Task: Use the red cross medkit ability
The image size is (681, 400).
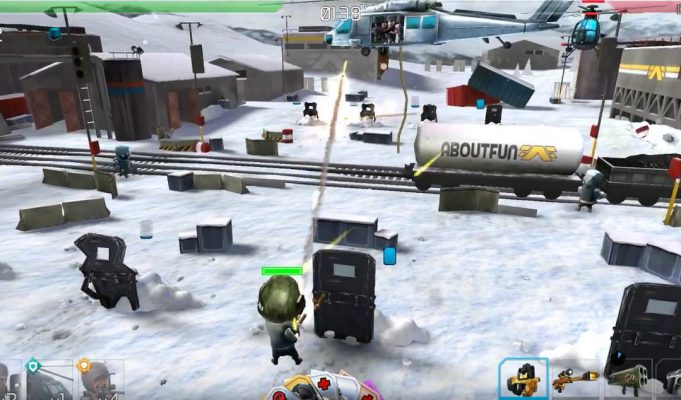Action: (x=323, y=385)
